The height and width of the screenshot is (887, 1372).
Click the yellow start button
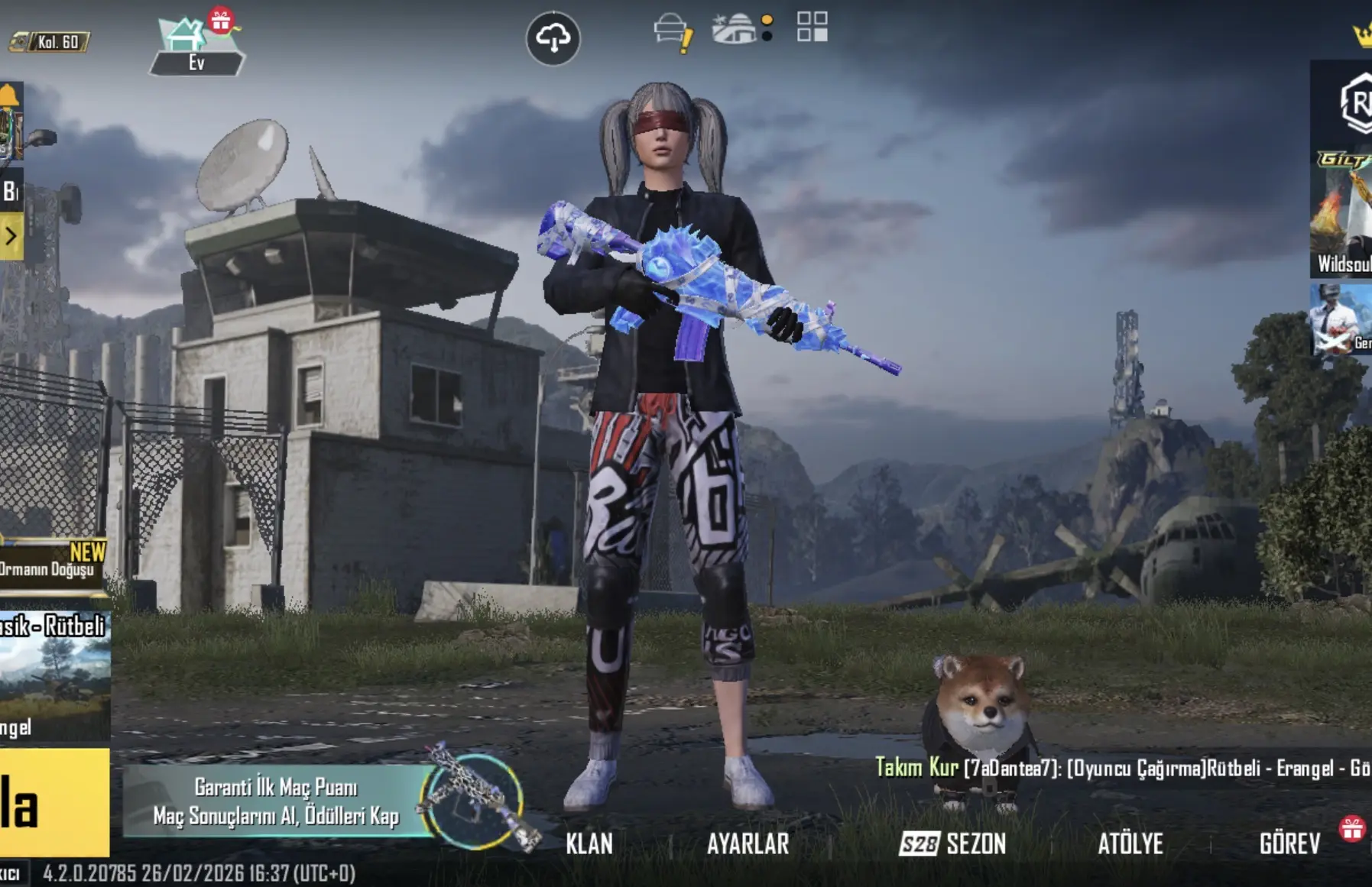point(54,802)
